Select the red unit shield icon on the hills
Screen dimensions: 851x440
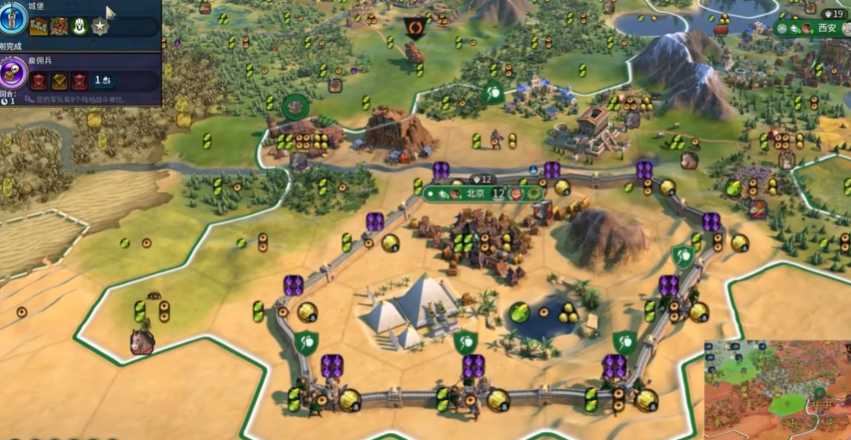[x=414, y=27]
